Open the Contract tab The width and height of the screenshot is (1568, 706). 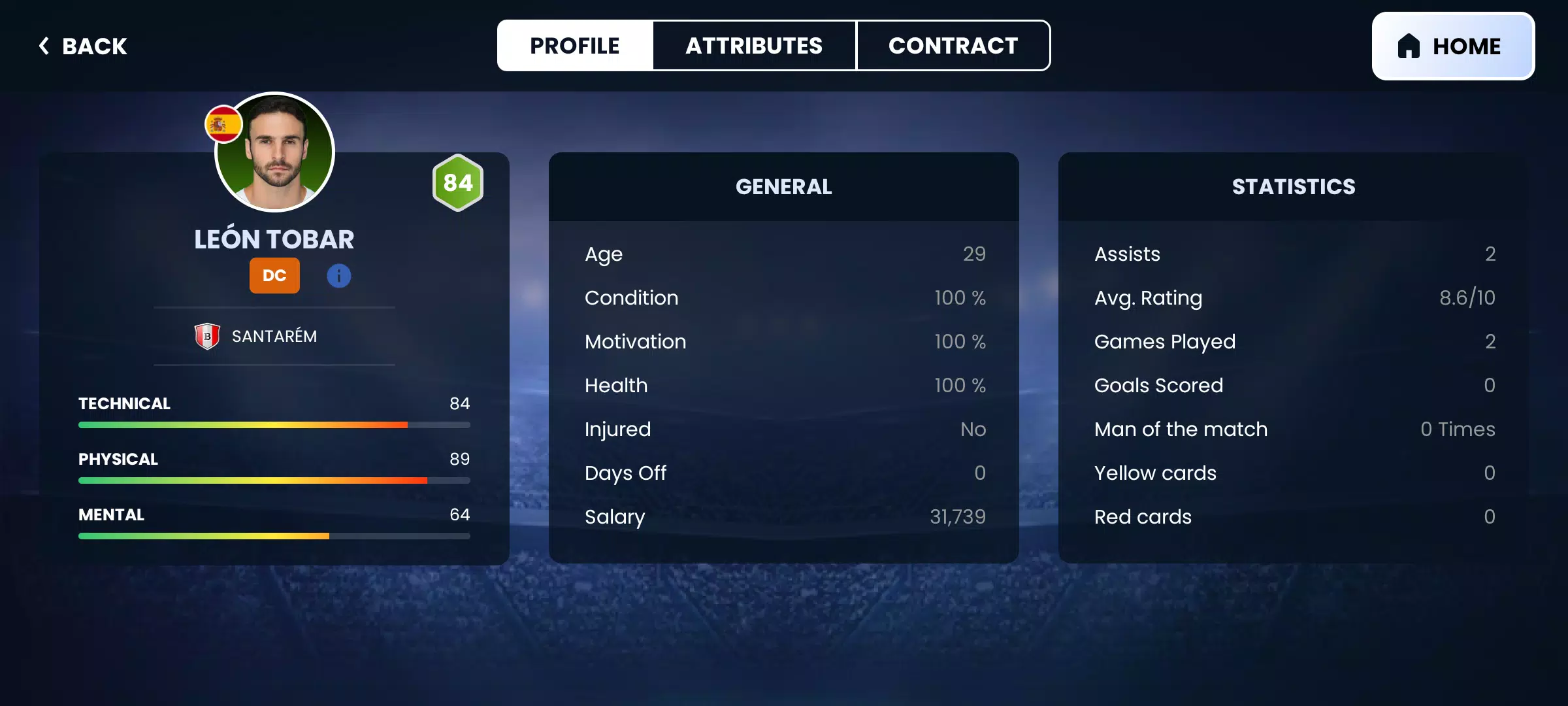point(953,45)
